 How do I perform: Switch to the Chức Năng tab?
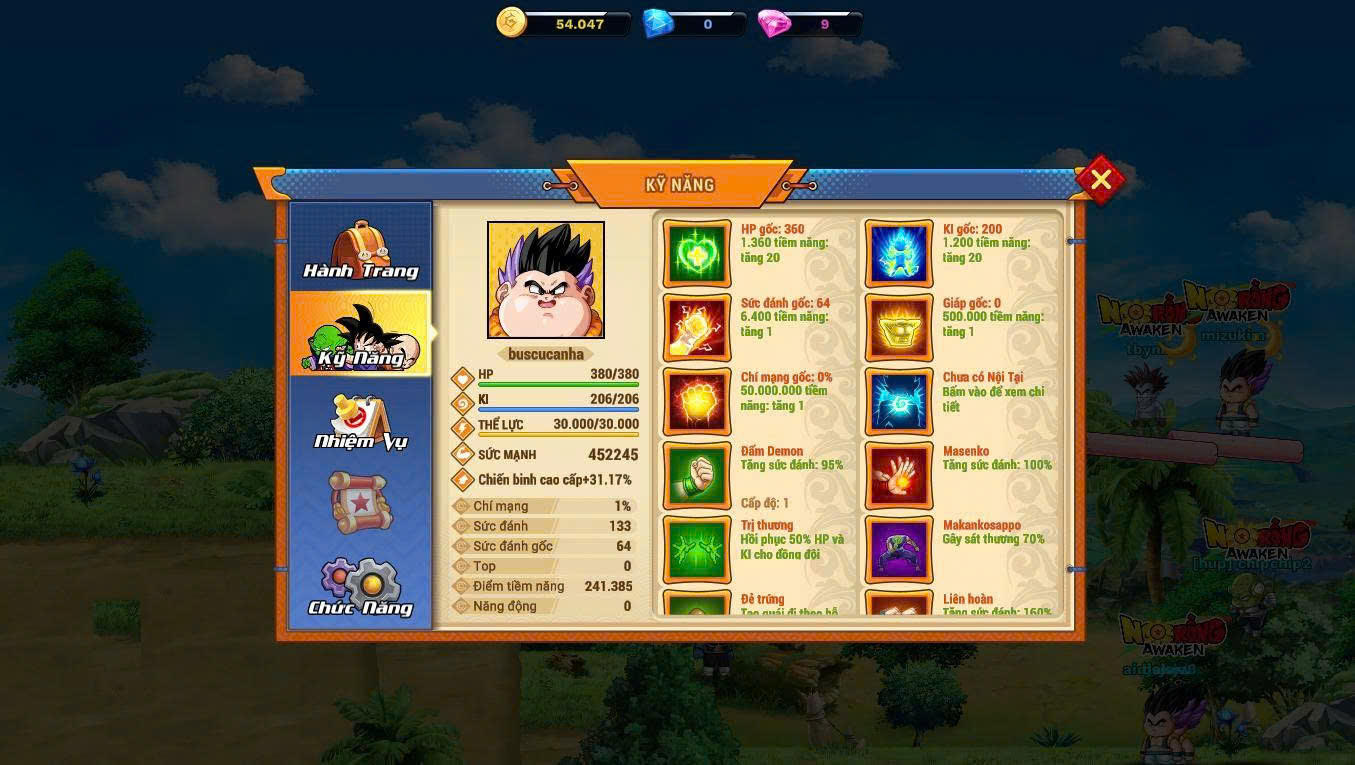pyautogui.click(x=360, y=587)
